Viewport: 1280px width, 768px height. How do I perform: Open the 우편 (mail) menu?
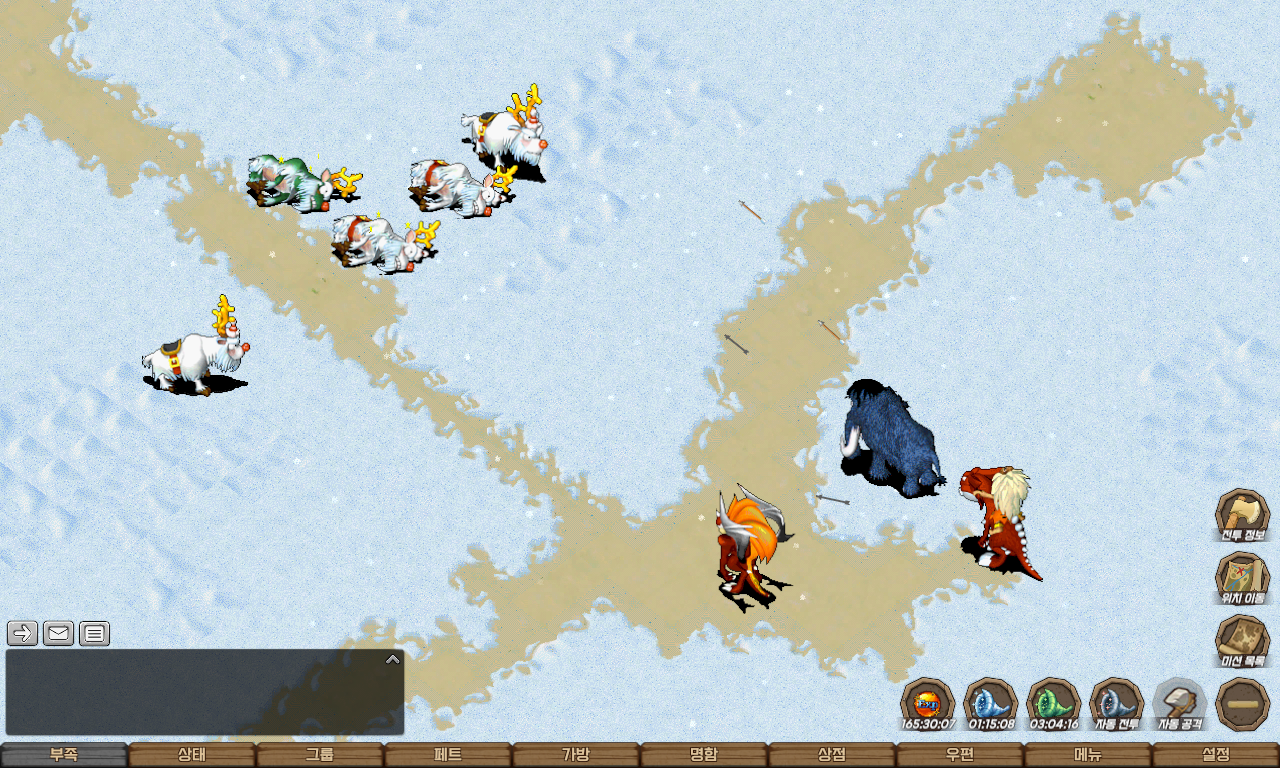[x=960, y=755]
